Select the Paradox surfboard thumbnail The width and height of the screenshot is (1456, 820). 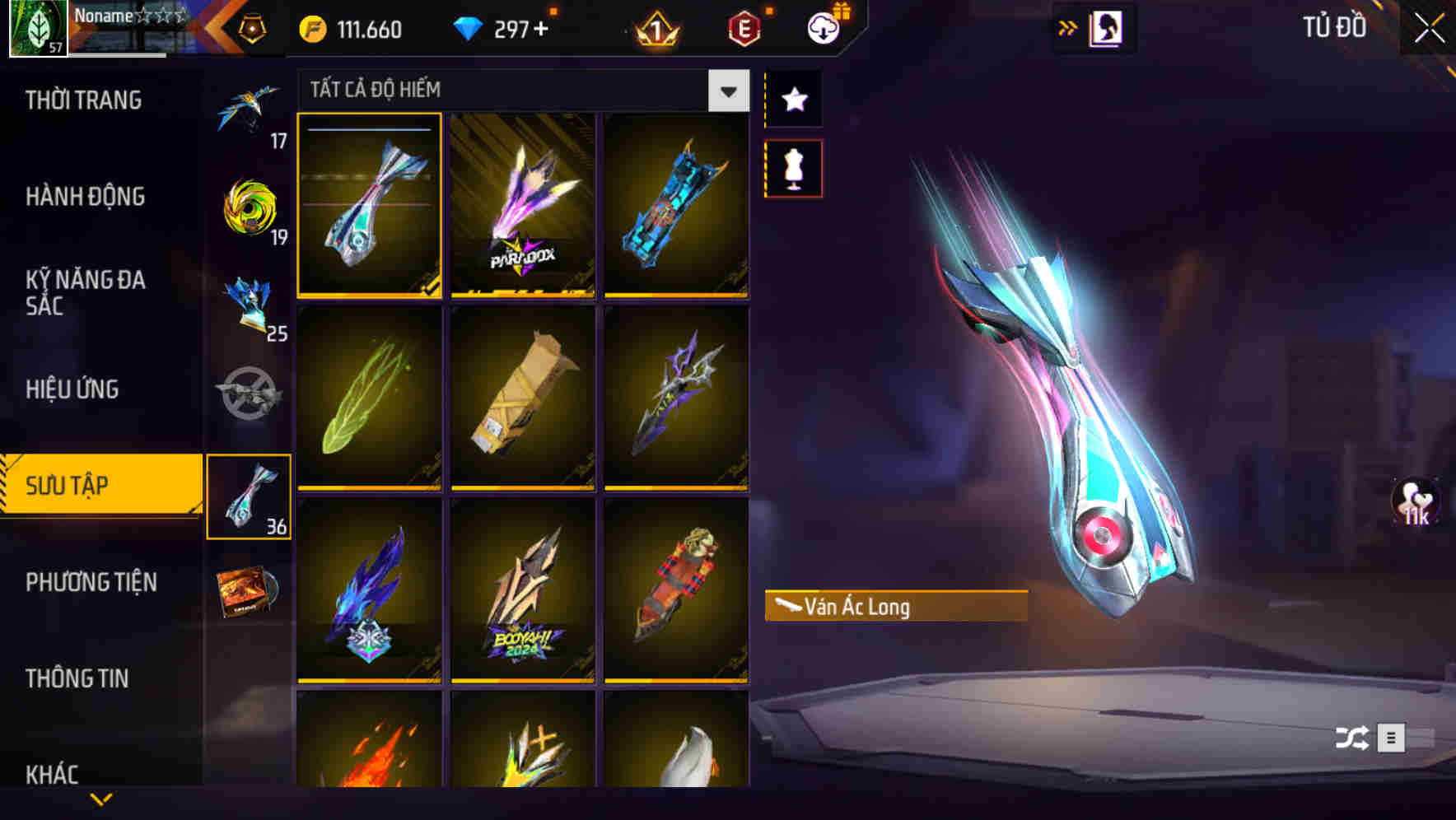(521, 206)
